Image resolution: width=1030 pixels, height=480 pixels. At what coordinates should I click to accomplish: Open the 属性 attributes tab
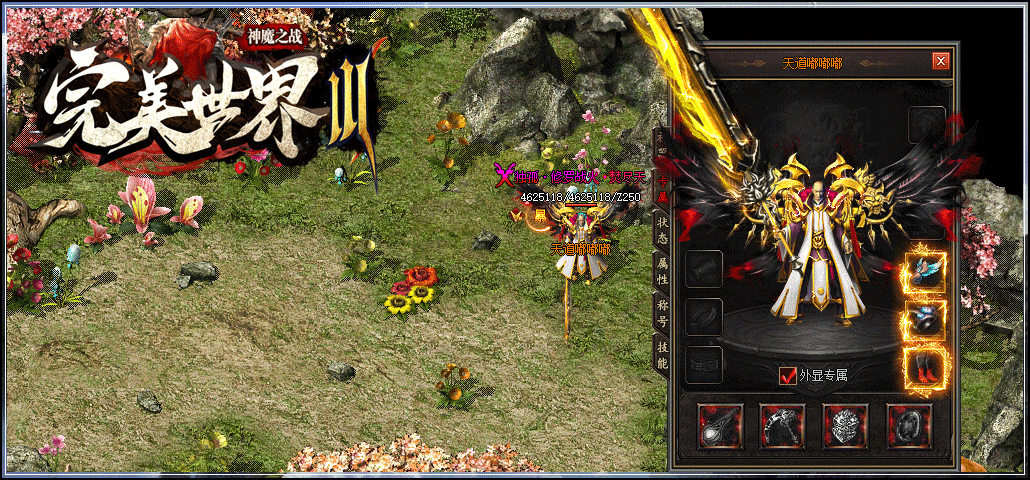[x=661, y=270]
